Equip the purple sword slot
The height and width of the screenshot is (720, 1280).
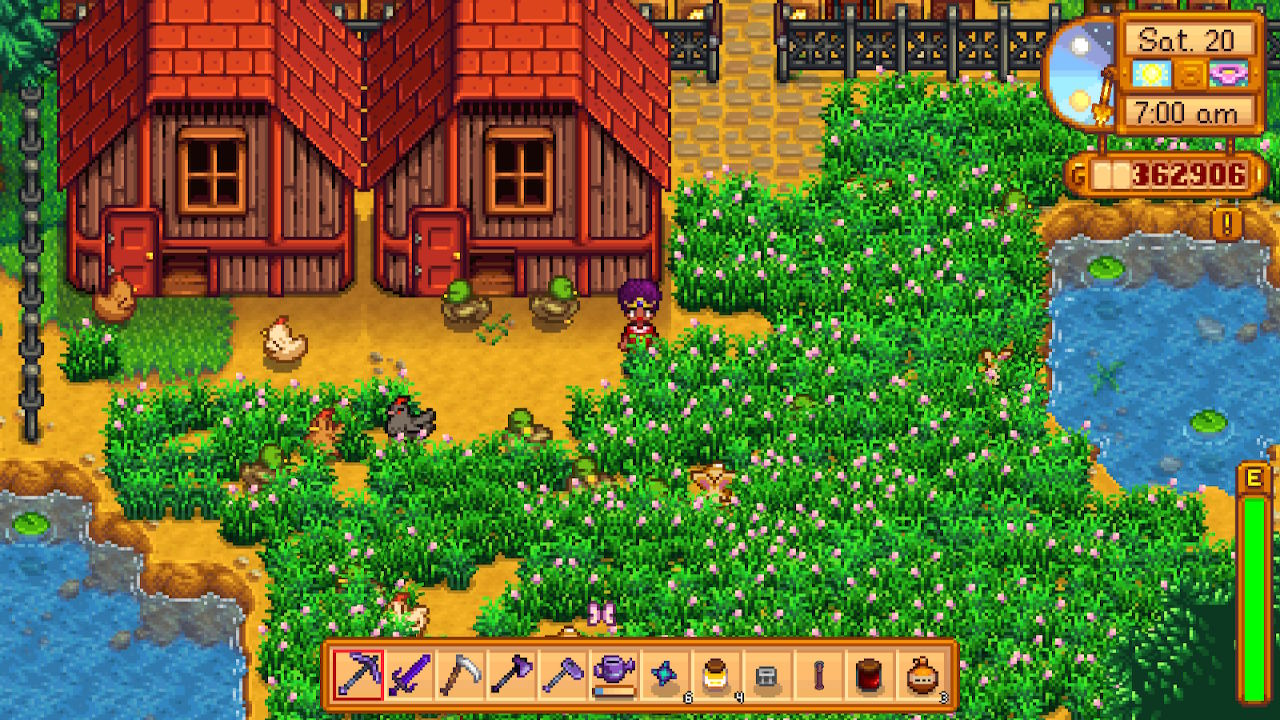click(409, 675)
